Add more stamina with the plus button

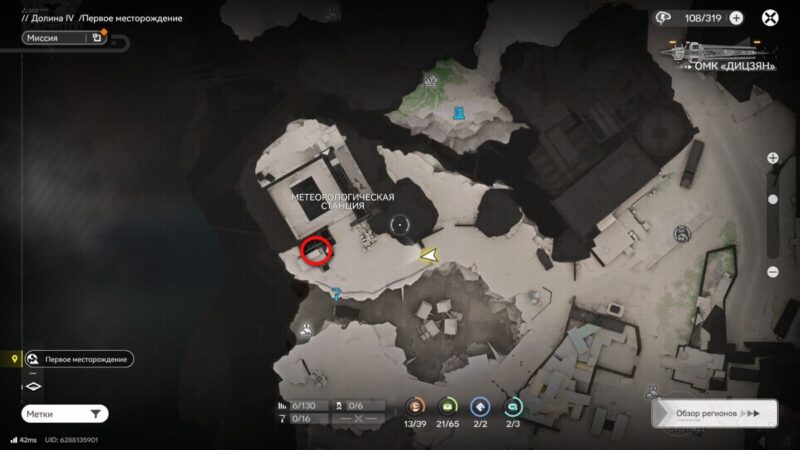click(x=736, y=17)
